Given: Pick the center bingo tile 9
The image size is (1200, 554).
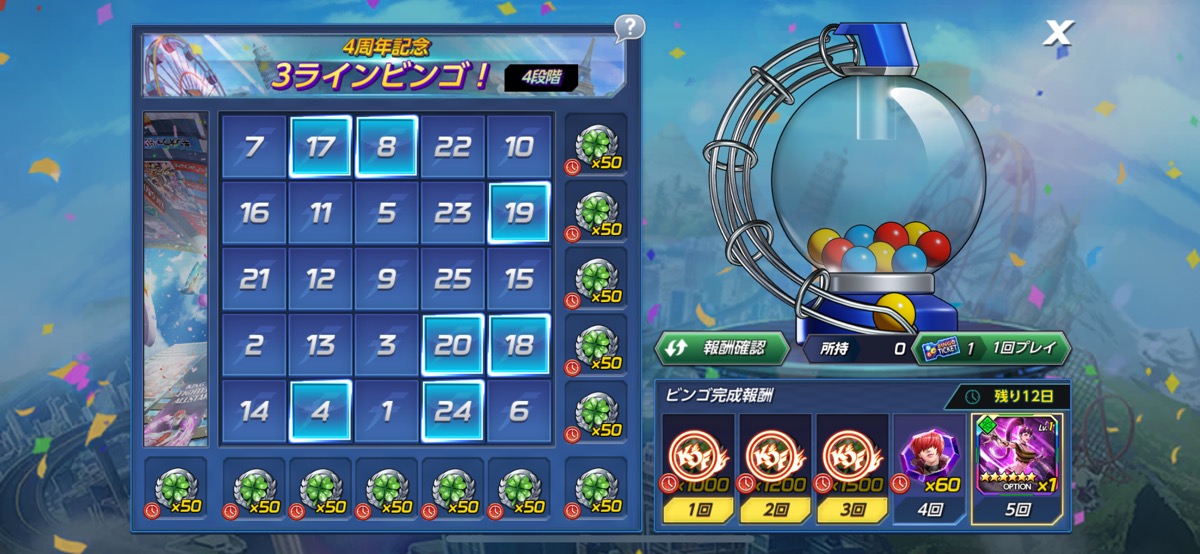Looking at the screenshot, I should [386, 279].
